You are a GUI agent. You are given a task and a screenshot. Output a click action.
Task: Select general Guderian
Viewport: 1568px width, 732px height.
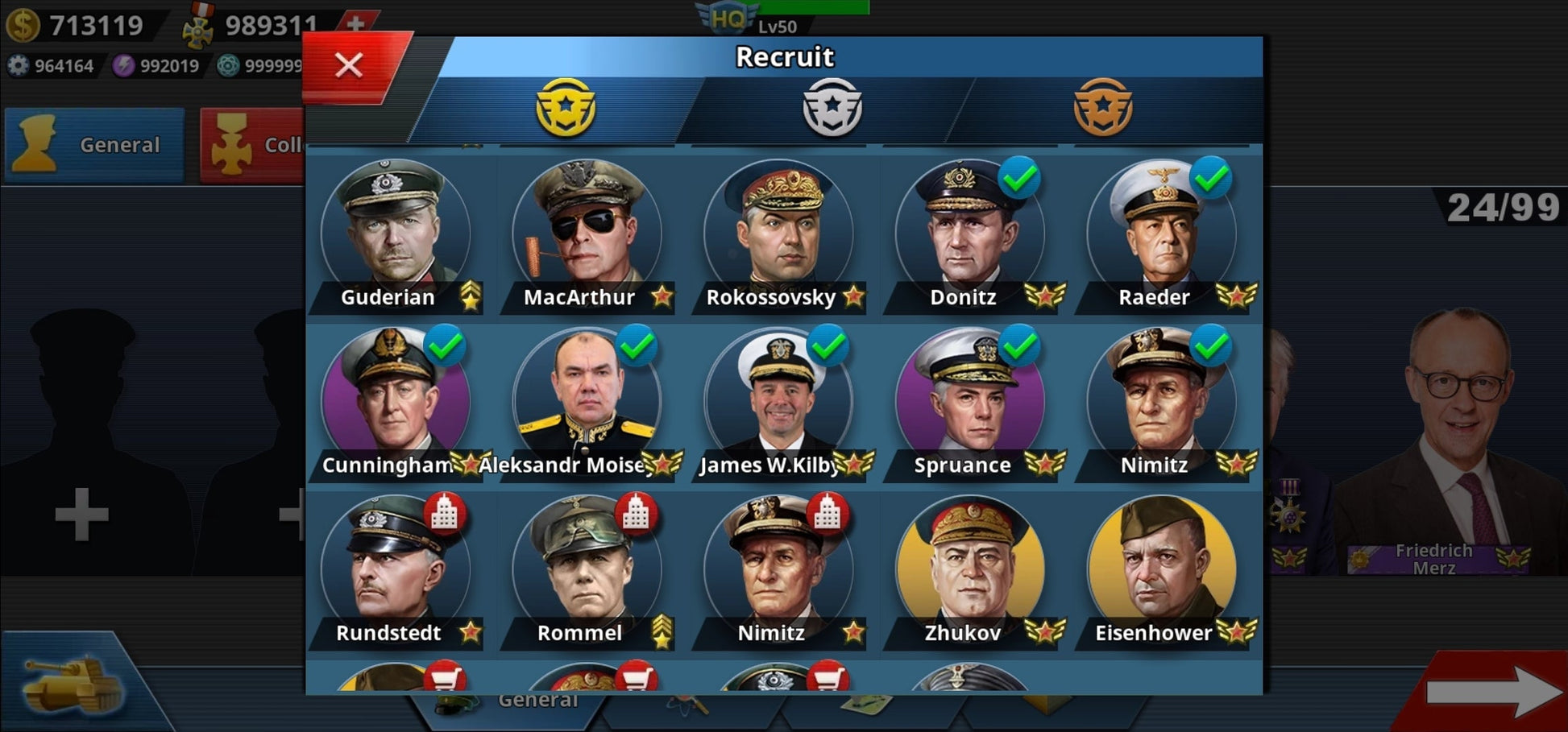(x=395, y=234)
